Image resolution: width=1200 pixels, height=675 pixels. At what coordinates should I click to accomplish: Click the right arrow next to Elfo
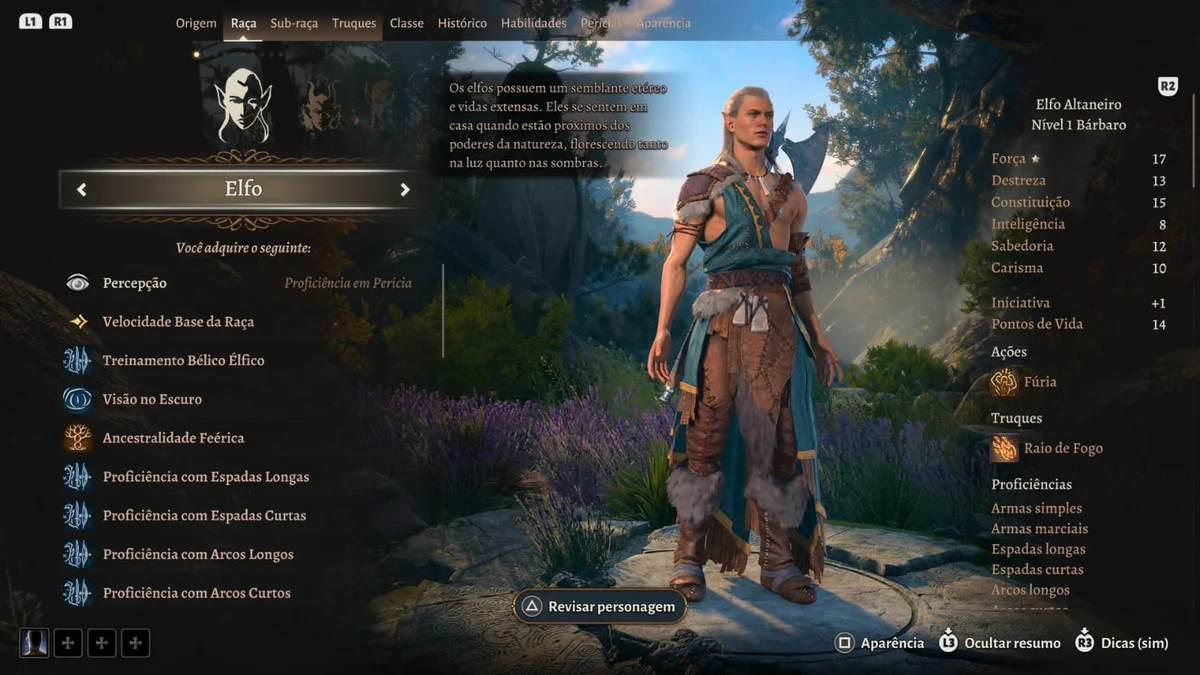click(405, 189)
